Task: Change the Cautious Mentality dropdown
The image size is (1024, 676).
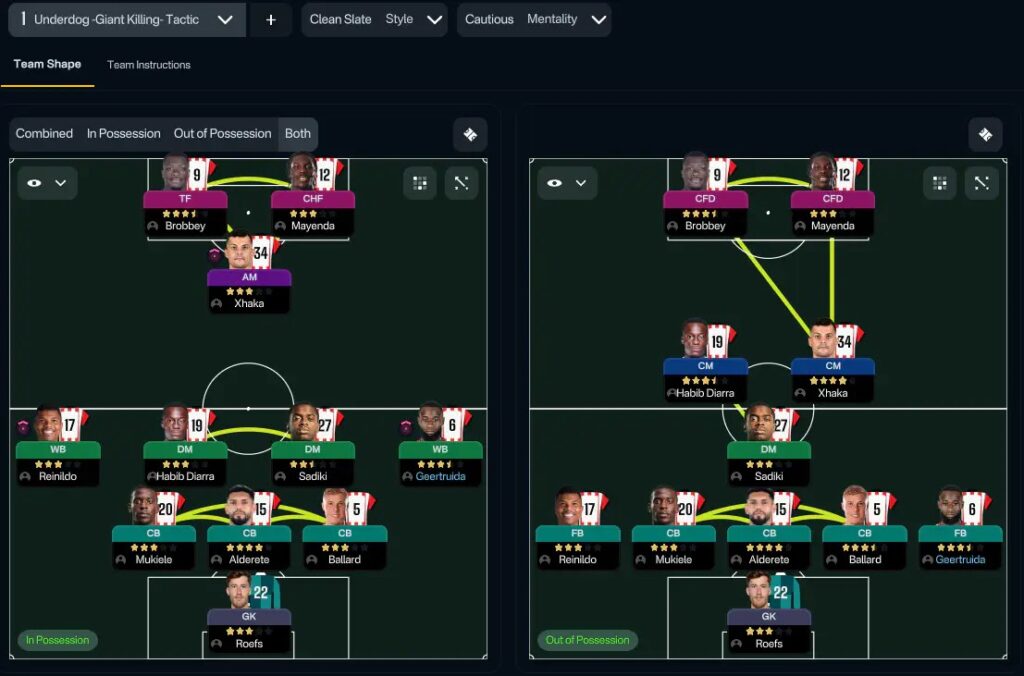Action: [x=534, y=19]
